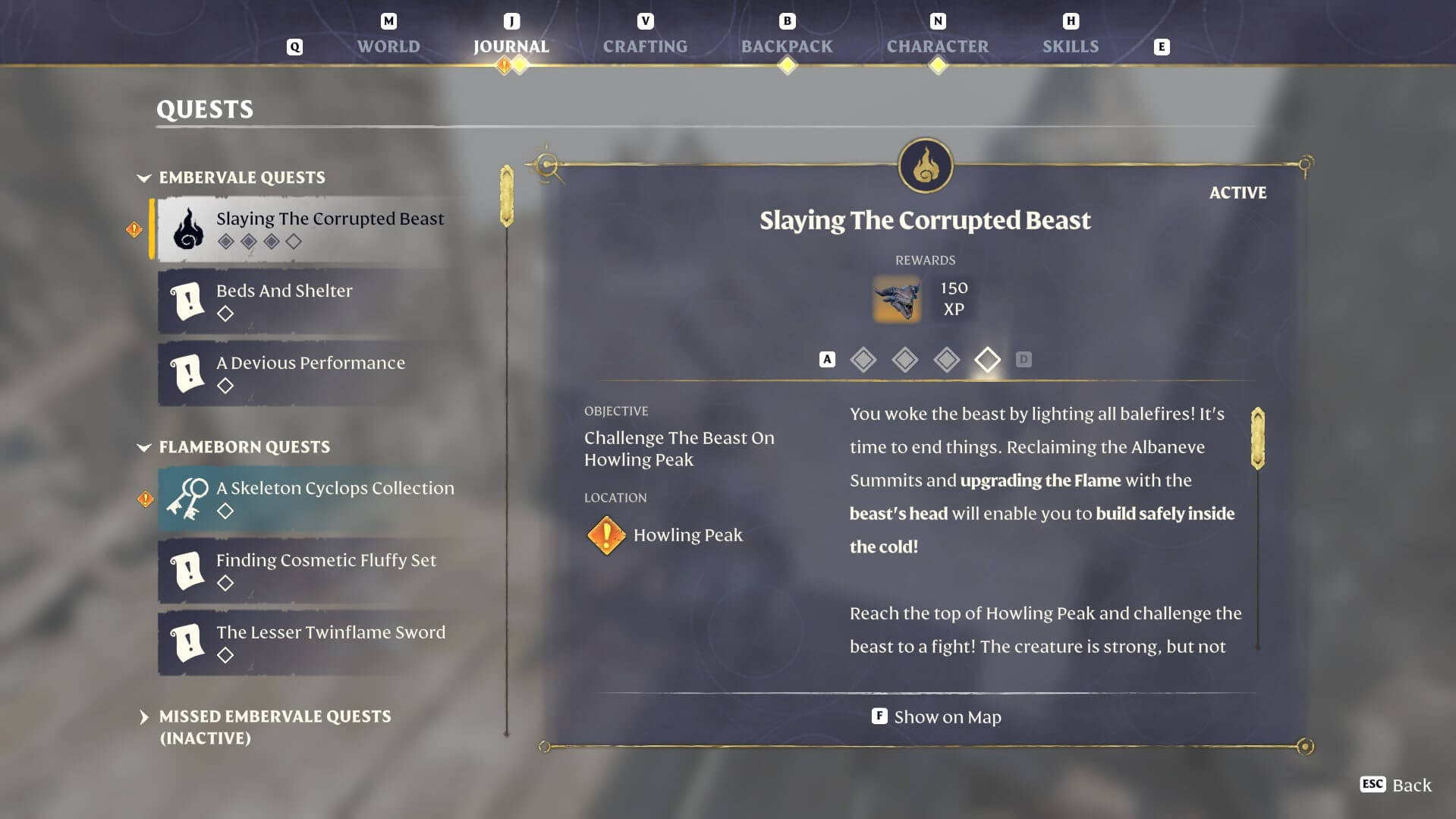Image resolution: width=1456 pixels, height=819 pixels.
Task: Select the first quest step diamond
Action: click(x=863, y=360)
